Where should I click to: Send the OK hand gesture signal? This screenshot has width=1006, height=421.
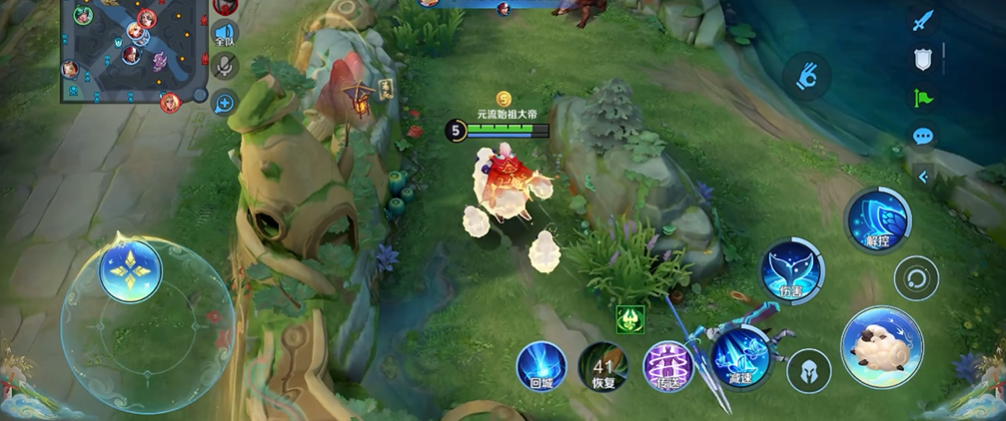pyautogui.click(x=806, y=76)
